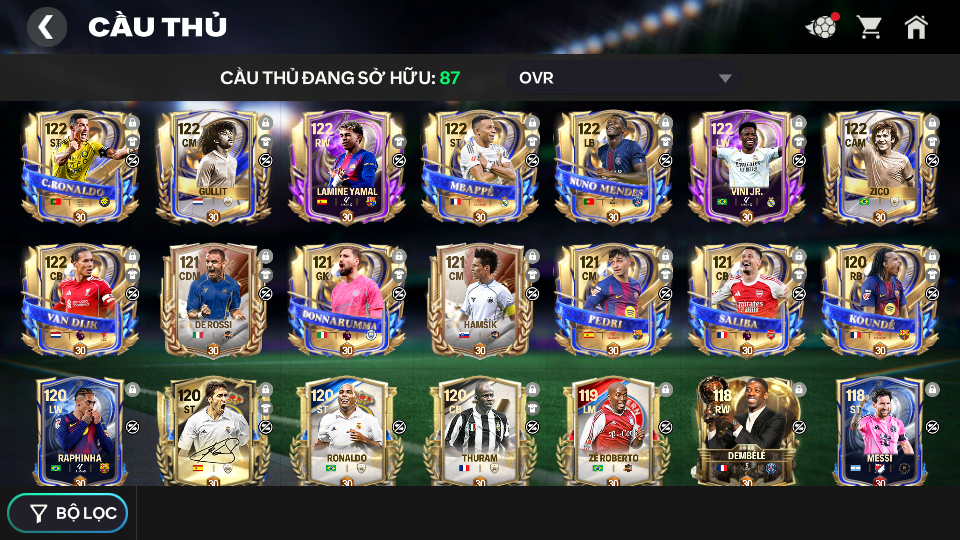Open the OVR sort dropdown
960x540 pixels.
[625, 78]
